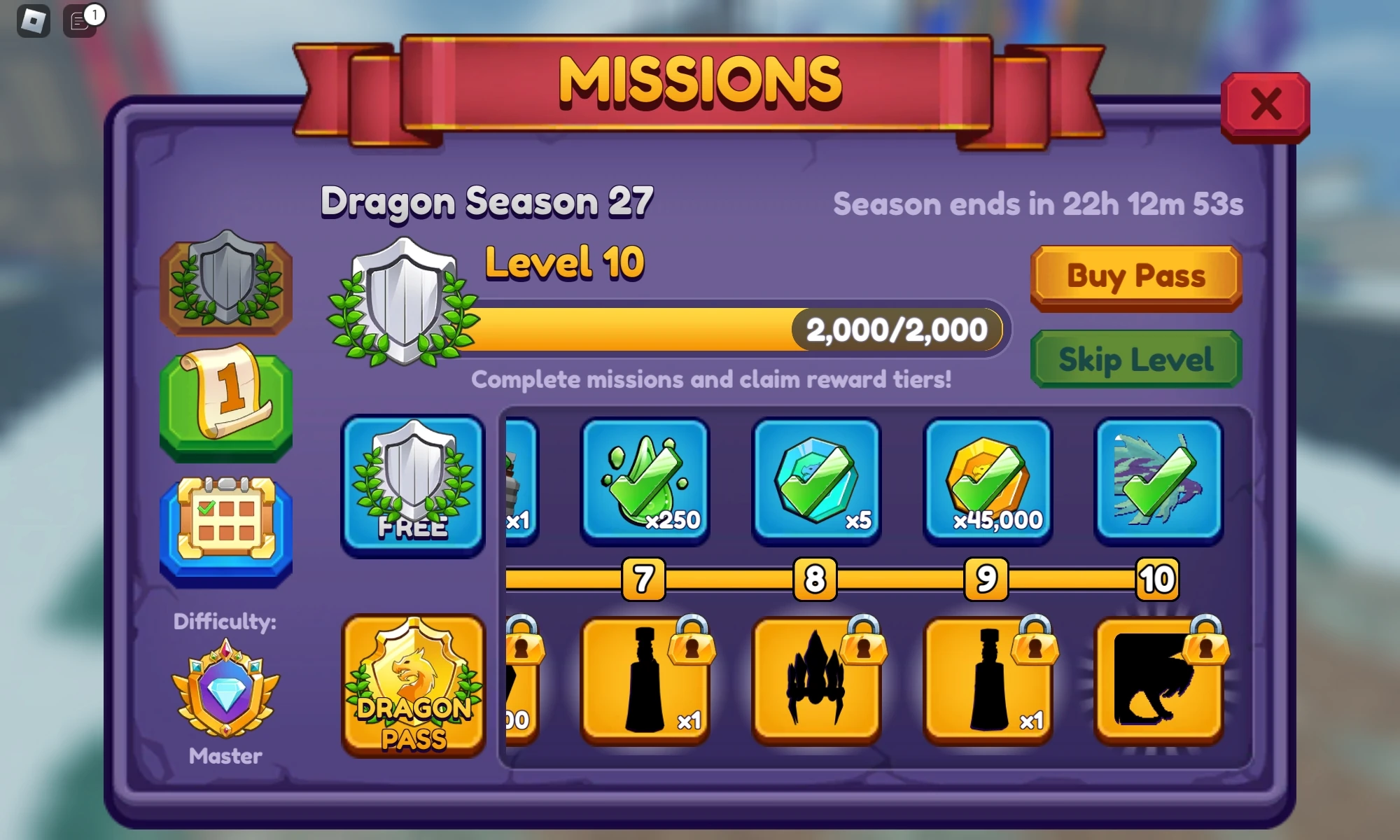
Task: Select the level 7 tier marker
Action: coord(641,580)
